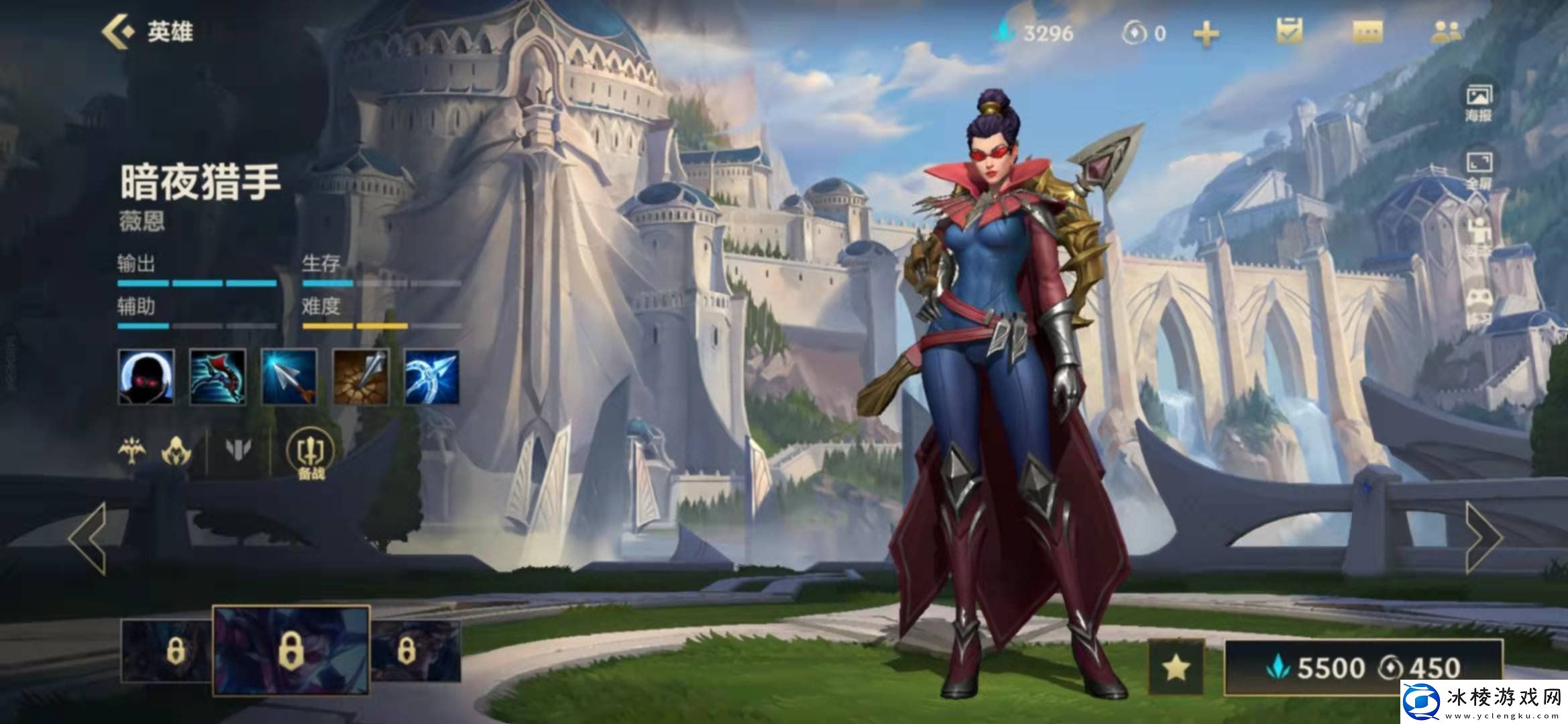Select the cracked-ground bolt ability icon
The width and height of the screenshot is (1568, 724).
pos(361,376)
